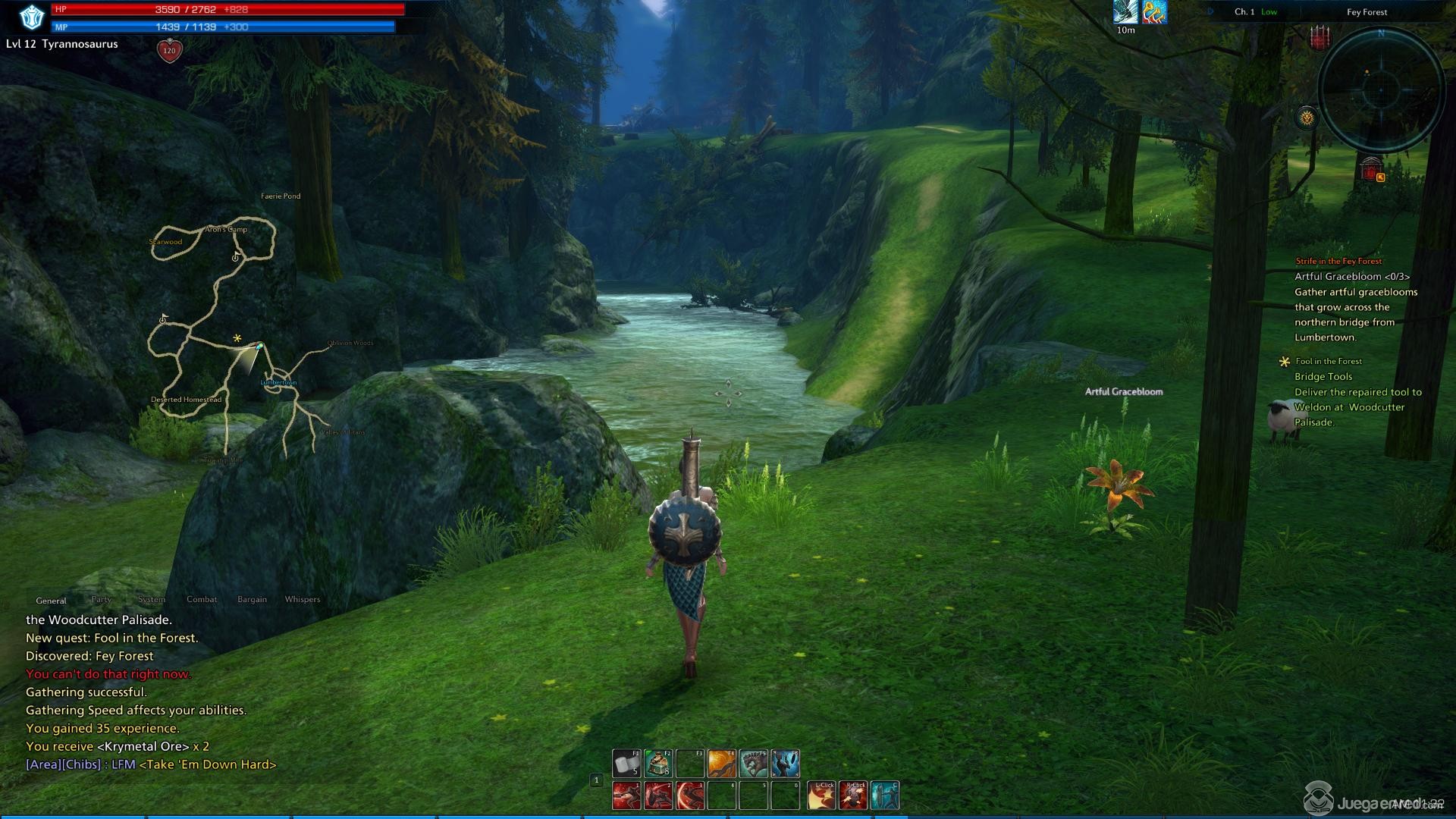Activate the red crescent slash skill in slot 3
Viewport: 1456px width, 819px height.
tap(690, 795)
